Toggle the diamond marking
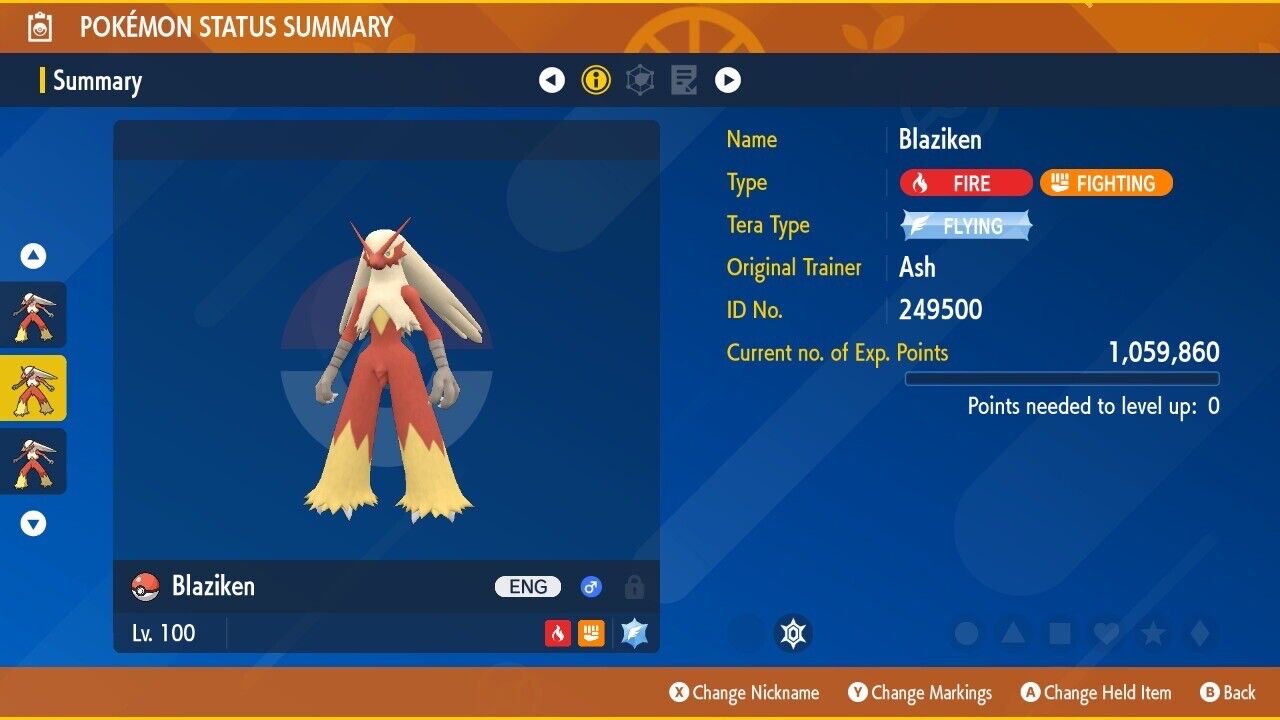 coord(1199,633)
